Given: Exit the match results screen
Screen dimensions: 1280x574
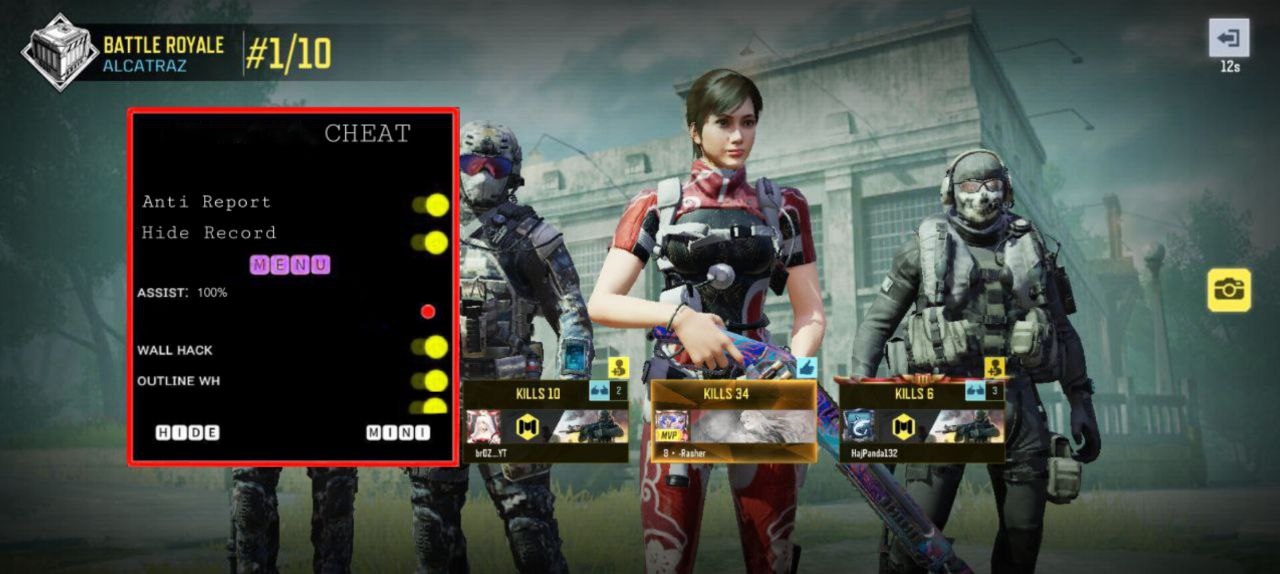Looking at the screenshot, I should click(x=1229, y=39).
